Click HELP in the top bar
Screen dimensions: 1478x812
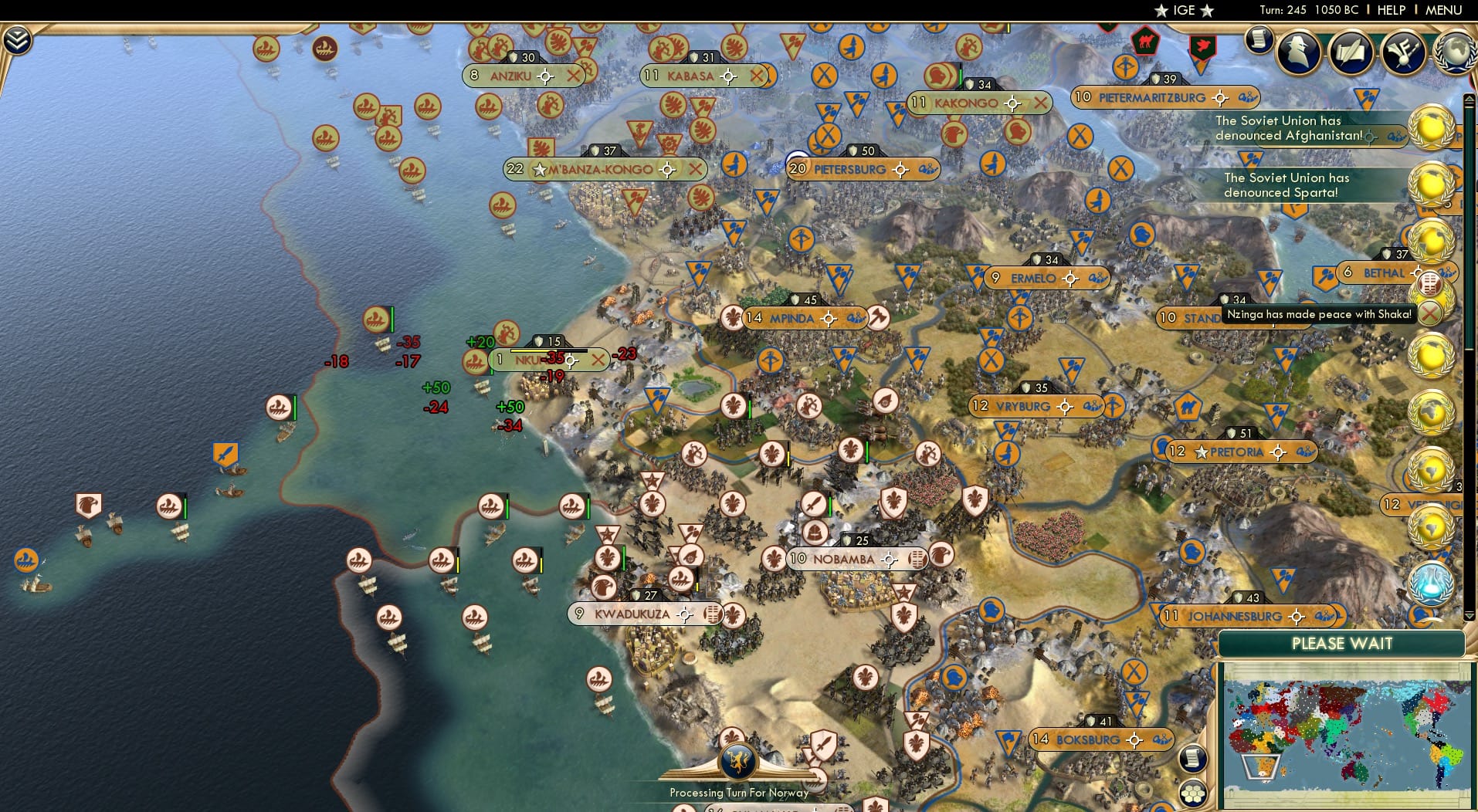1389,10
